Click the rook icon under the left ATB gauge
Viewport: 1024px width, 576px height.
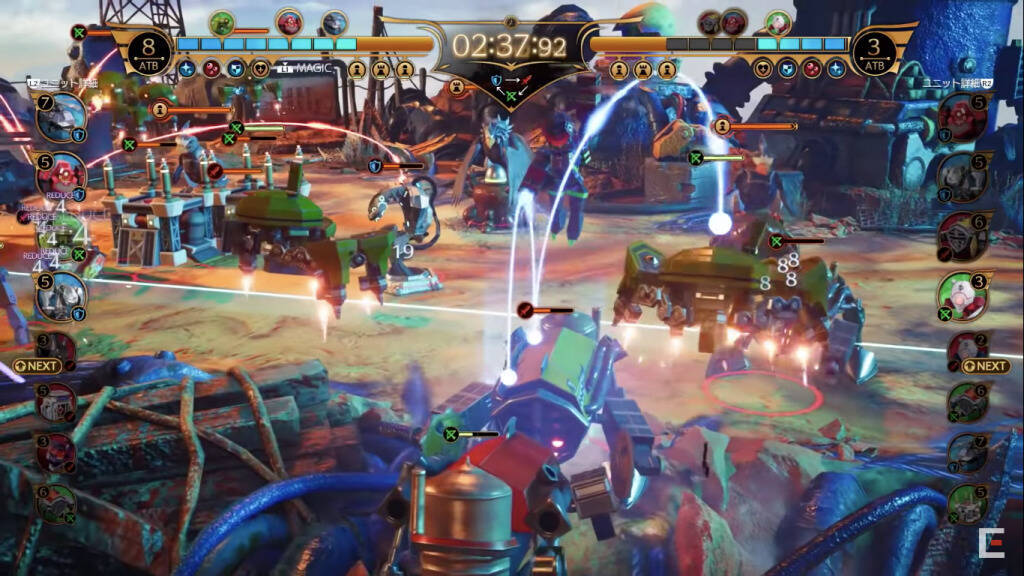[x=382, y=69]
